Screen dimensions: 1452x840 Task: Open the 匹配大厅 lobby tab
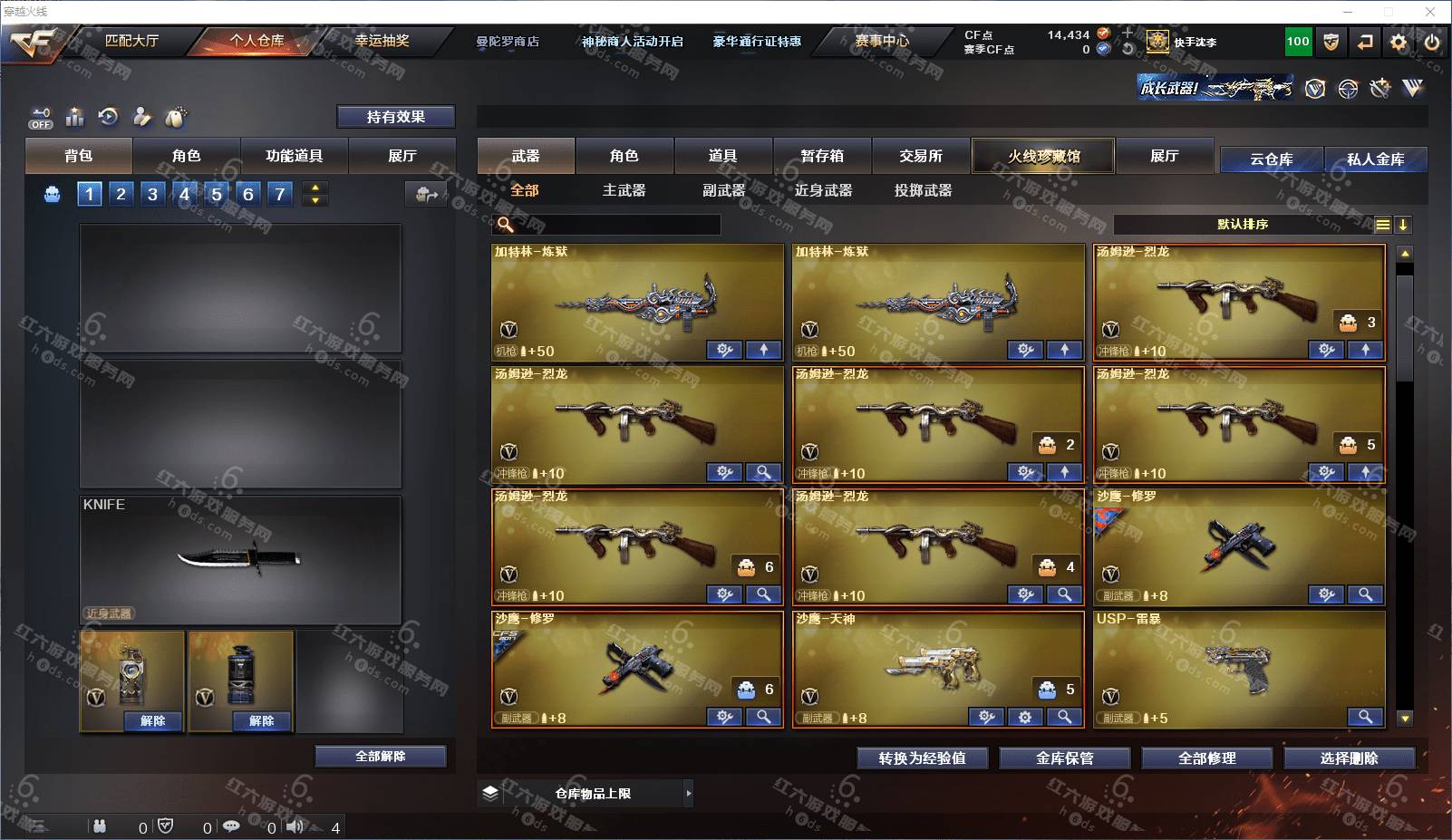(x=131, y=41)
